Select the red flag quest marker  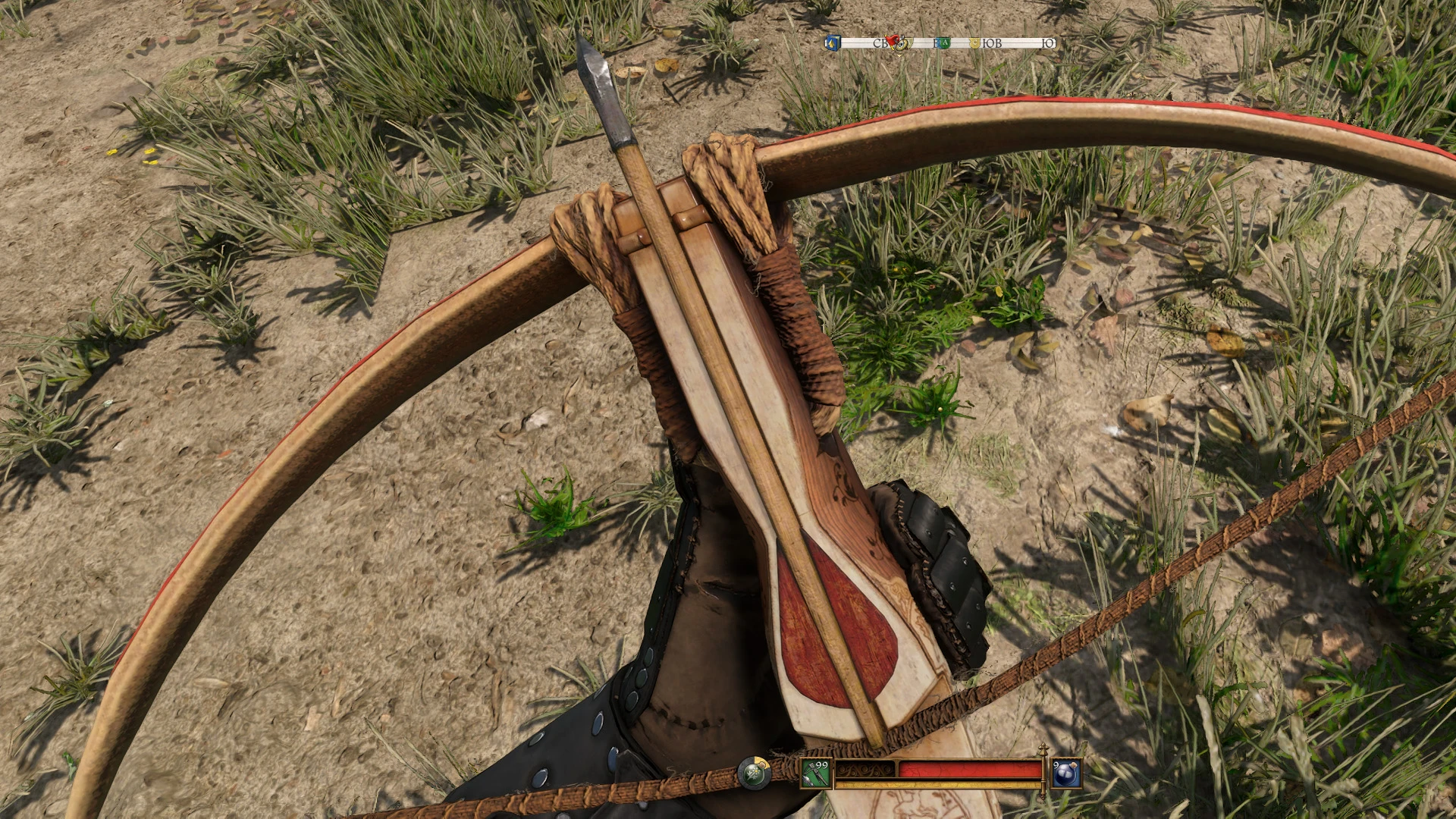pyautogui.click(x=893, y=41)
